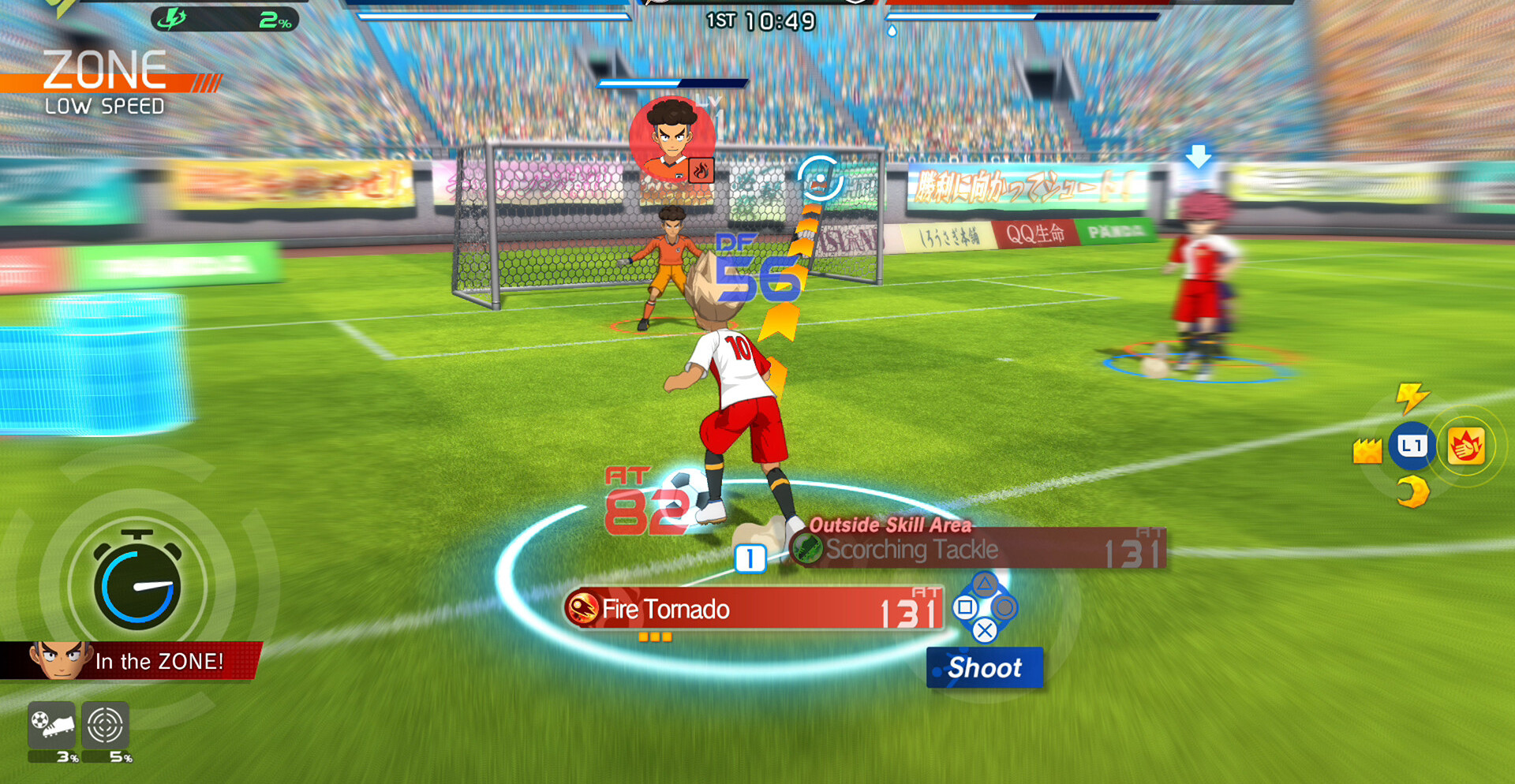Tap the ZONE stopwatch dial
Screen dimensions: 1515x784
(x=137, y=585)
